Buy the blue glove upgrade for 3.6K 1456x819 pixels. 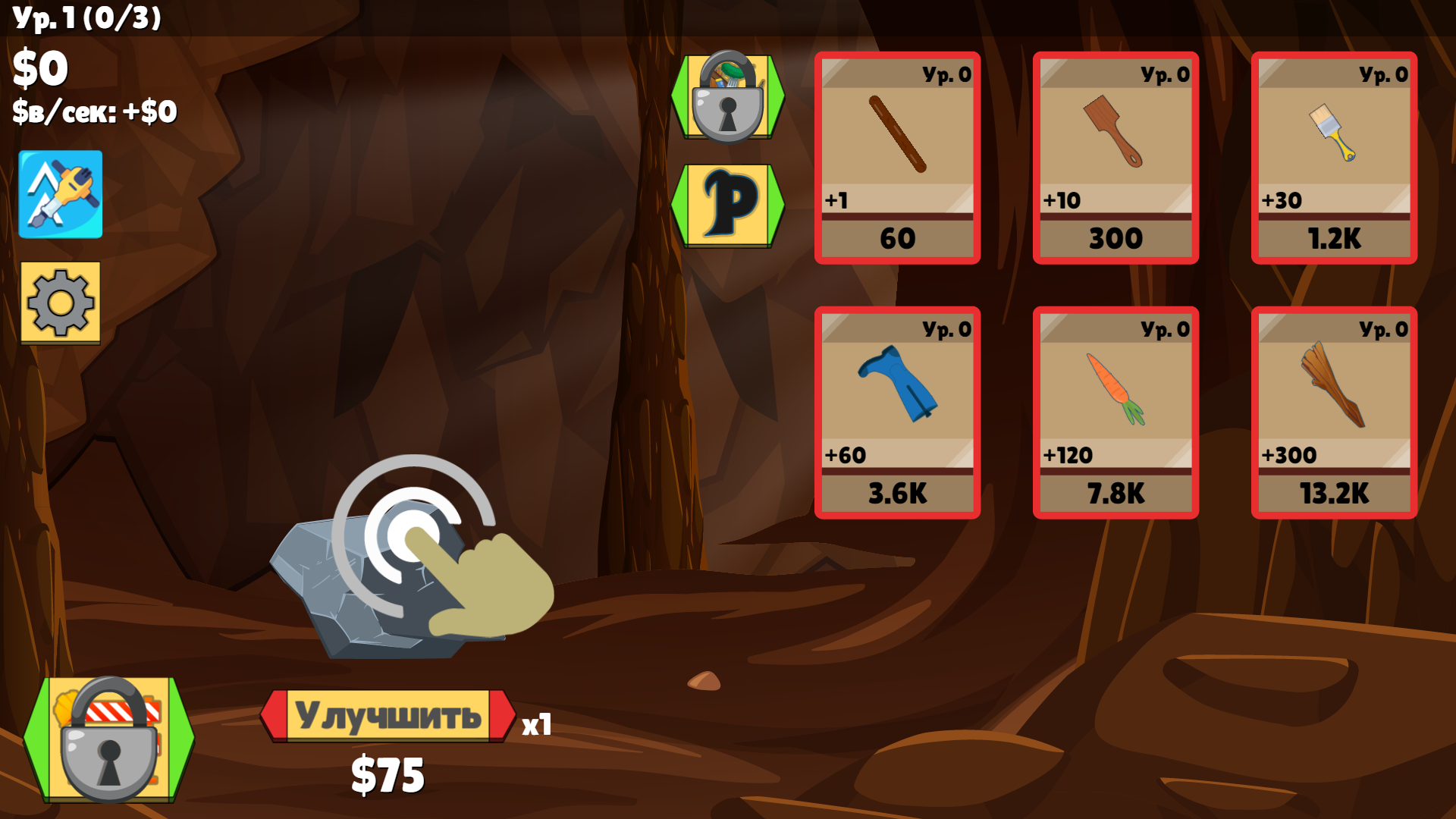pos(896,409)
